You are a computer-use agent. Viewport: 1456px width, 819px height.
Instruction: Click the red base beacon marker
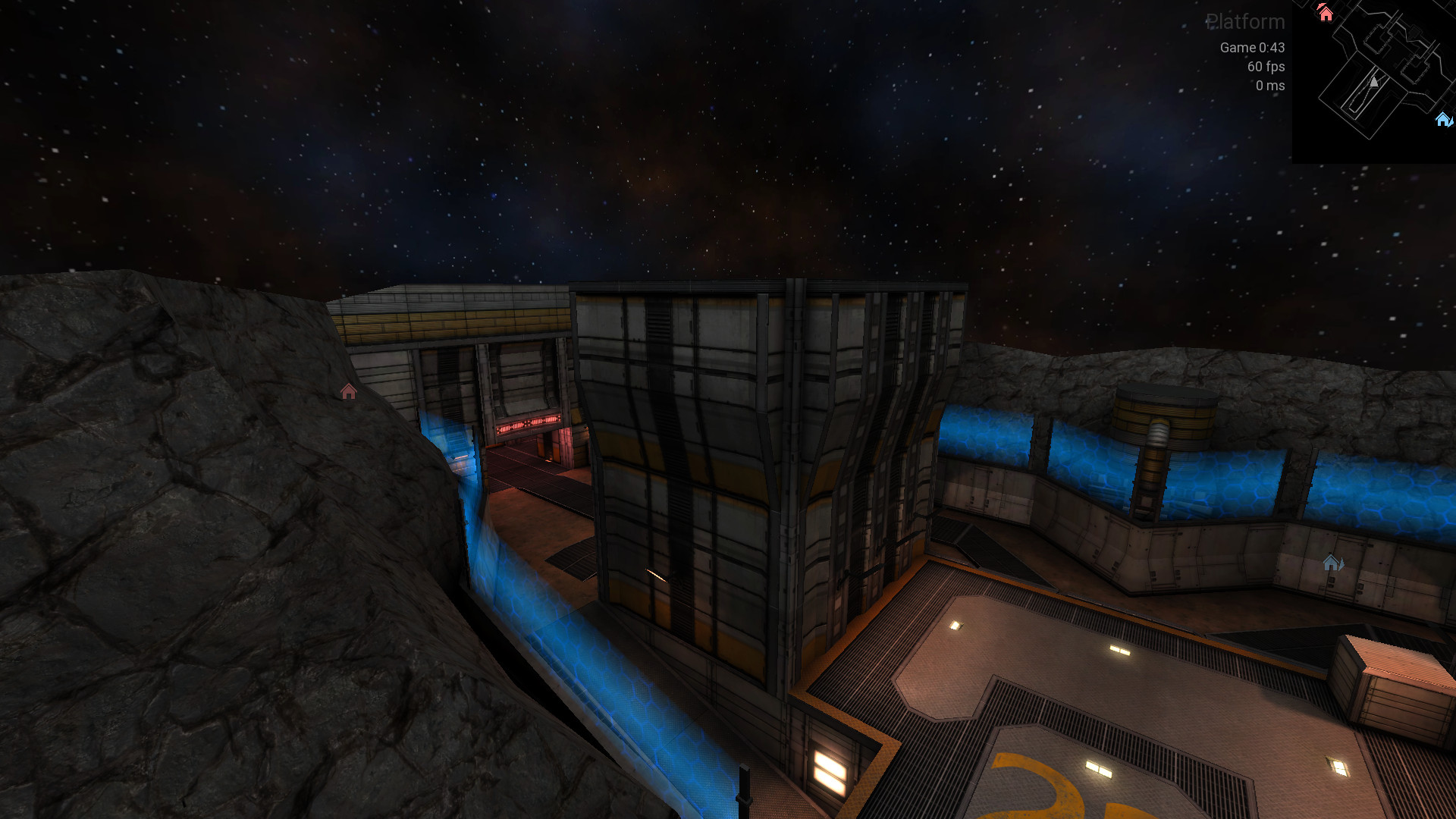(x=348, y=391)
